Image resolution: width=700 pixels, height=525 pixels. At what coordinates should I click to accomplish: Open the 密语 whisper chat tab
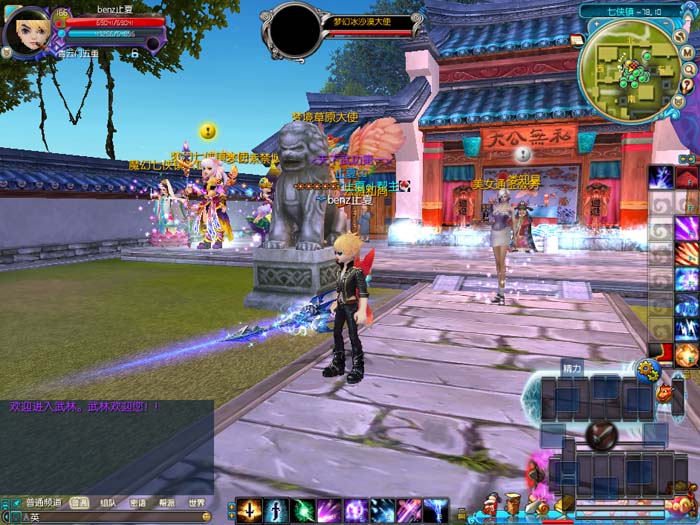(137, 503)
